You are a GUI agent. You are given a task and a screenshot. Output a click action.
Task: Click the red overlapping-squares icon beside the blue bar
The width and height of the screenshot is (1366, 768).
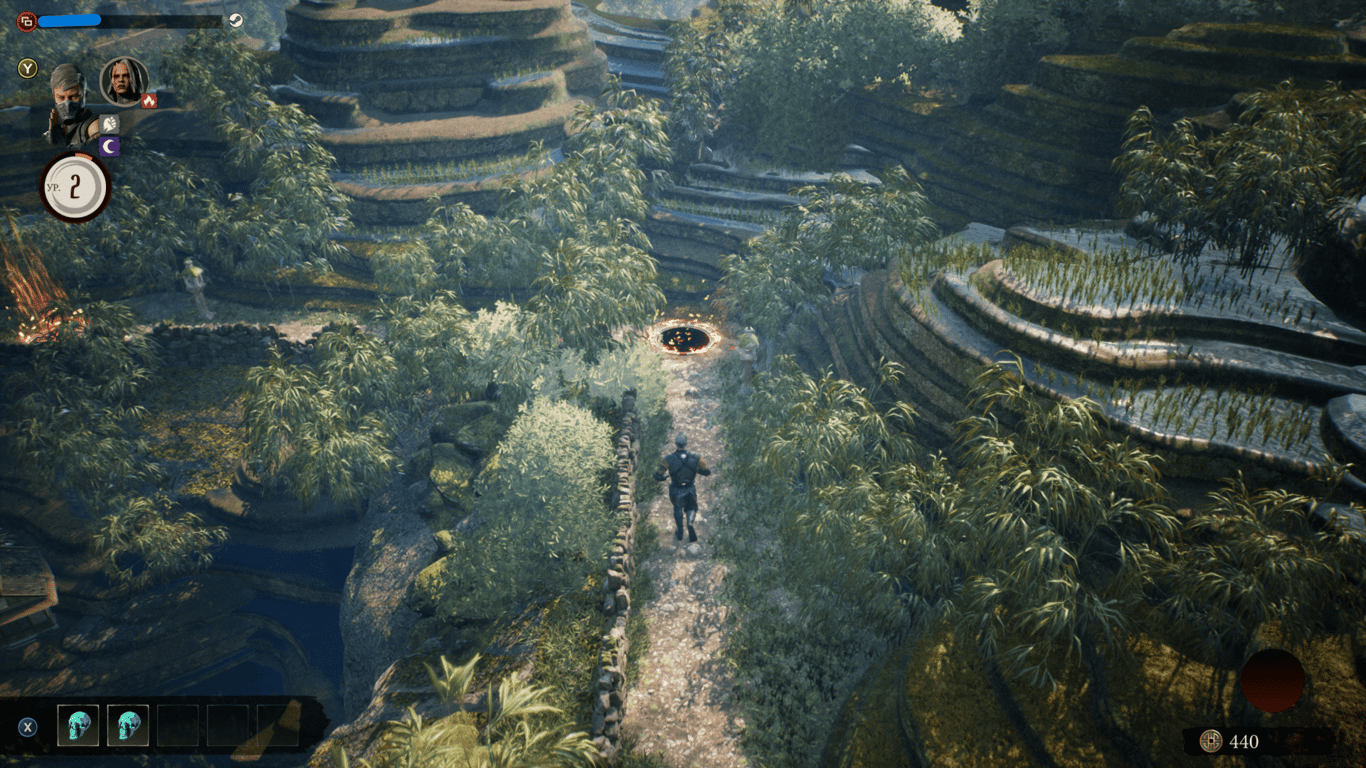point(27,20)
